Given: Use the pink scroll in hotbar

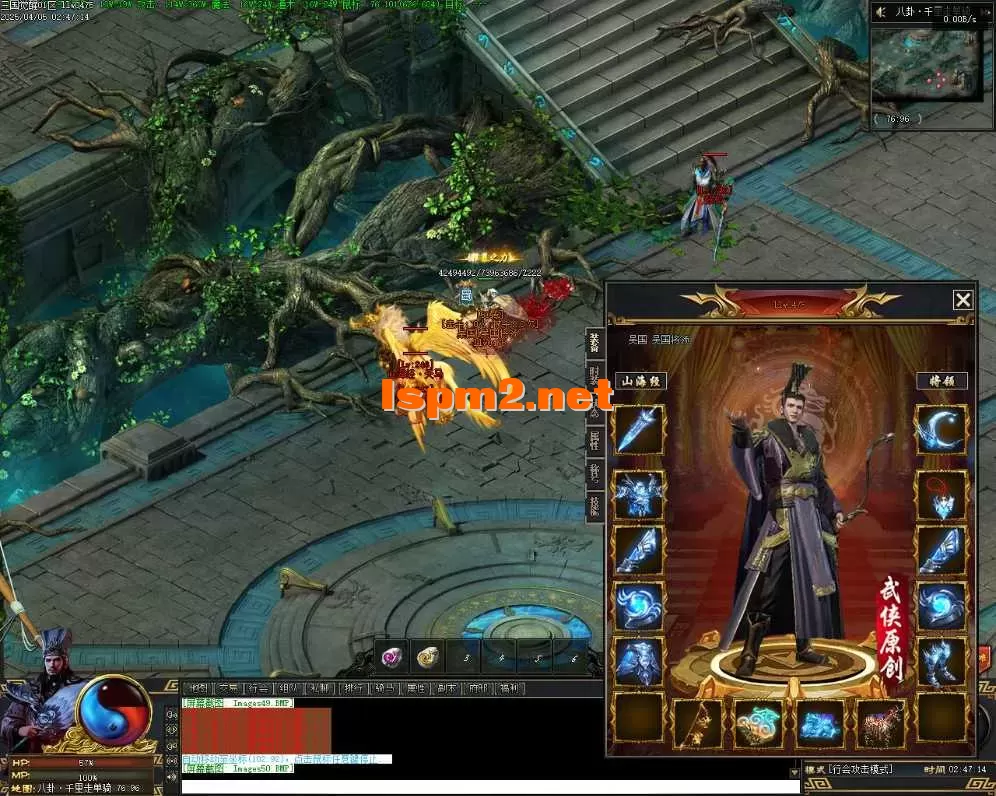Looking at the screenshot, I should 393,656.
